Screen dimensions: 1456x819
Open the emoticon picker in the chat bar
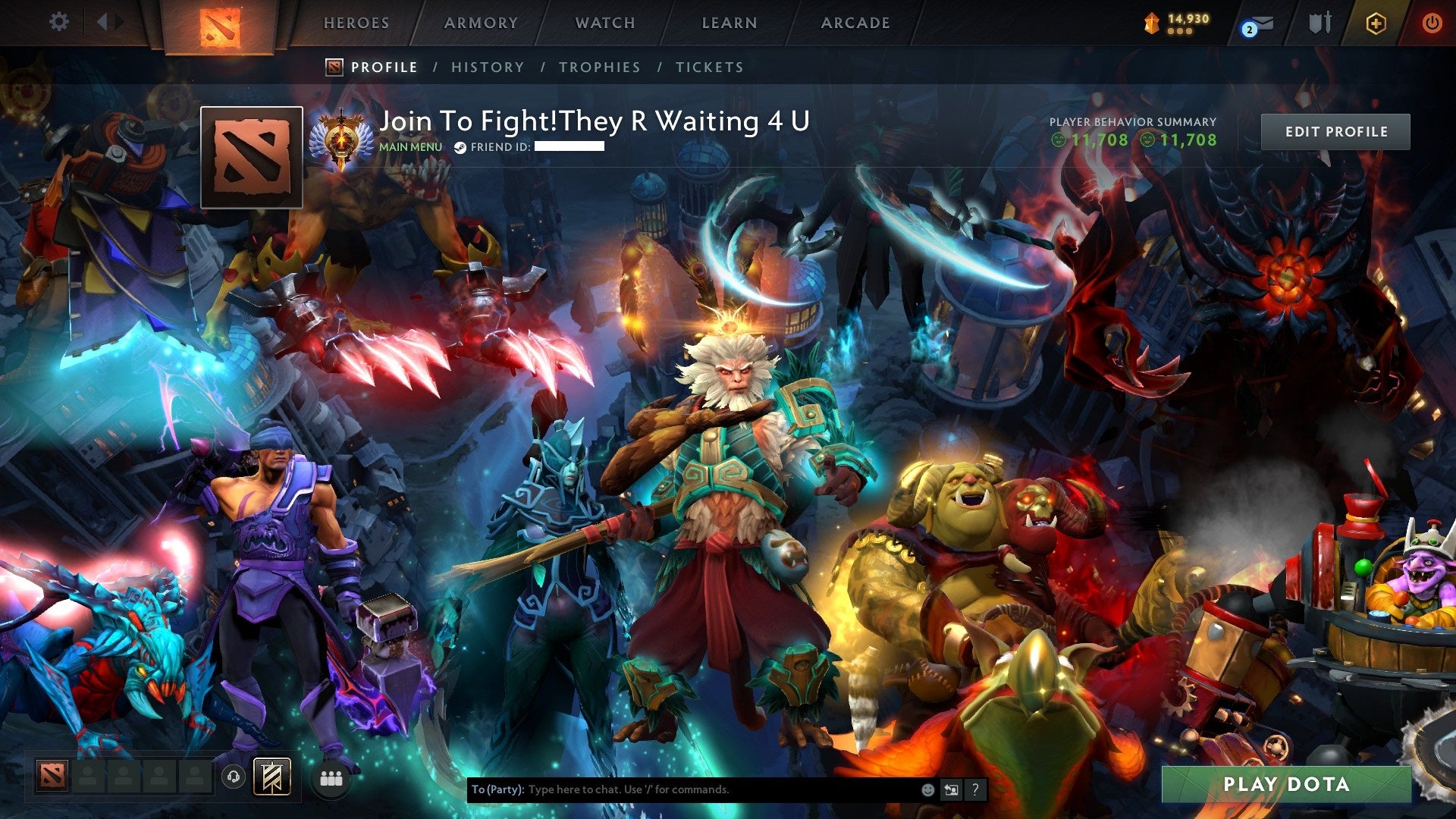927,789
